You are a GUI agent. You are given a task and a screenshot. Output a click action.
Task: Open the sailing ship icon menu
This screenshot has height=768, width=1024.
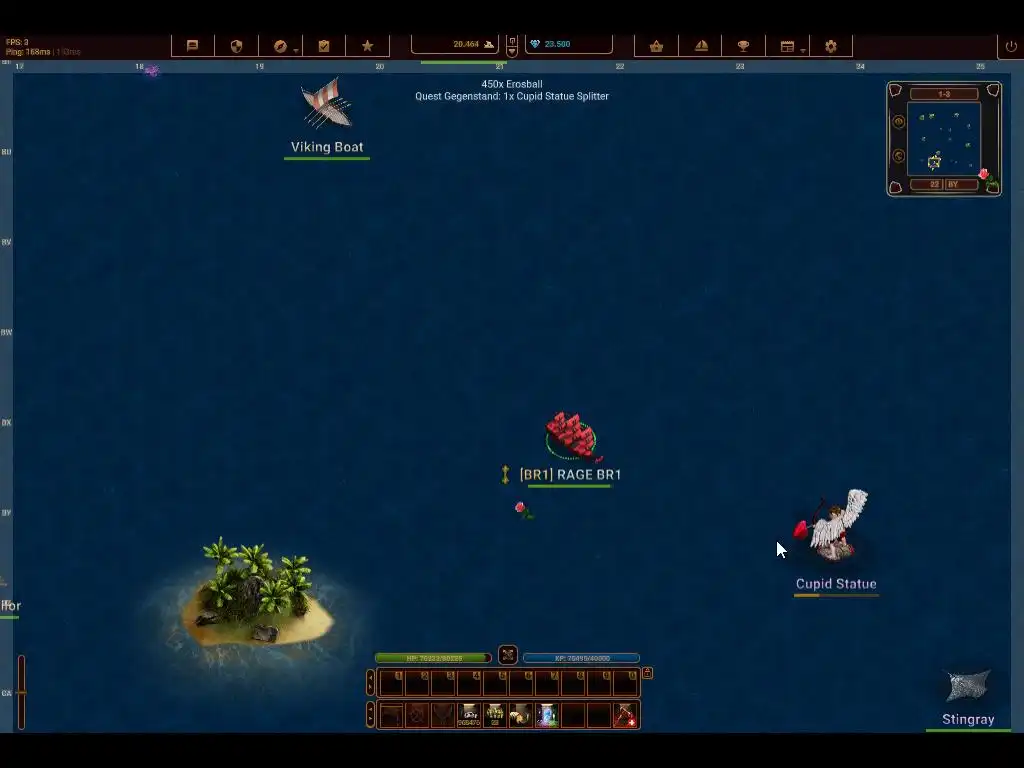point(701,46)
